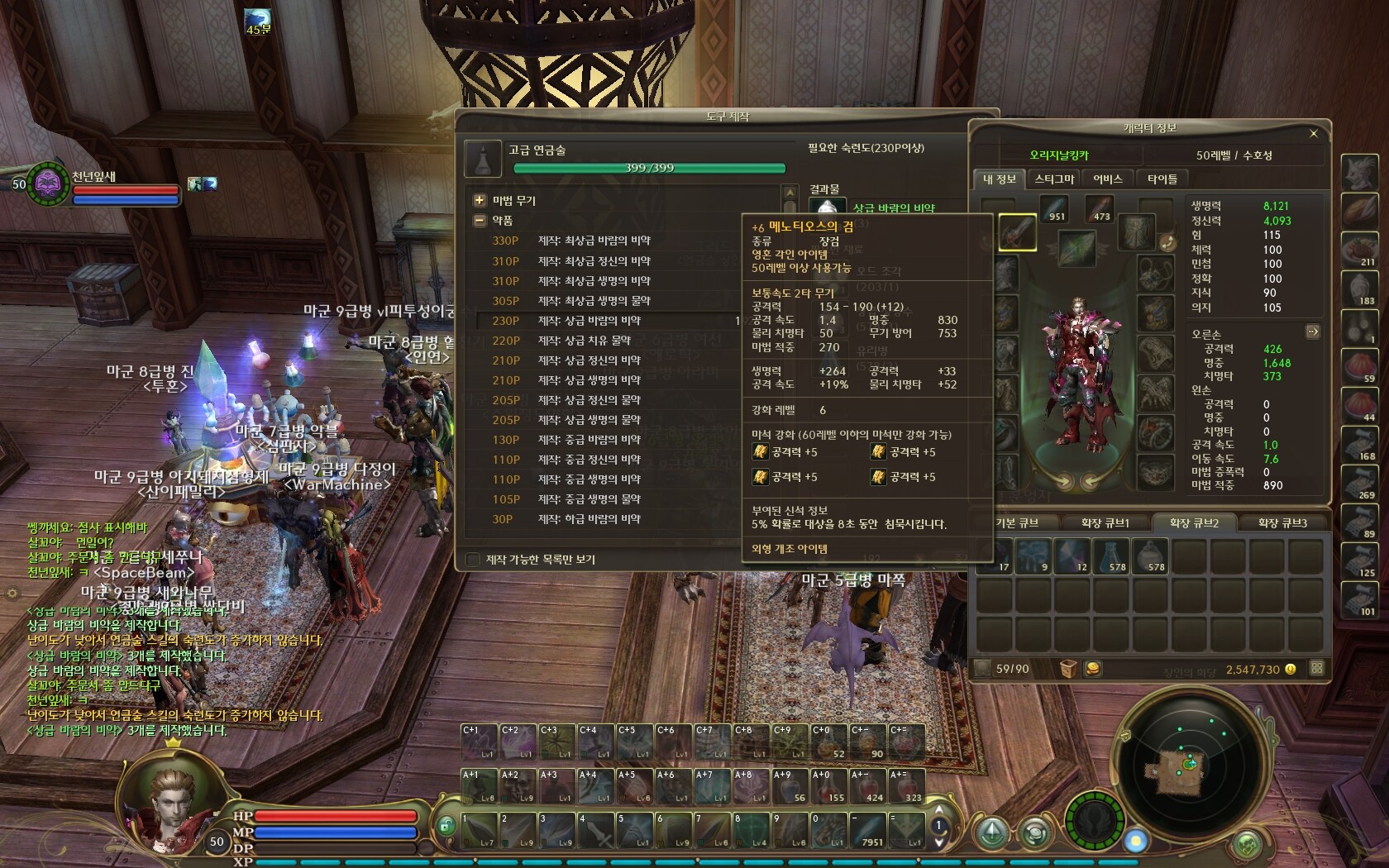Image resolution: width=1389 pixels, height=868 pixels.
Task: Close the character info window
Action: (1314, 133)
